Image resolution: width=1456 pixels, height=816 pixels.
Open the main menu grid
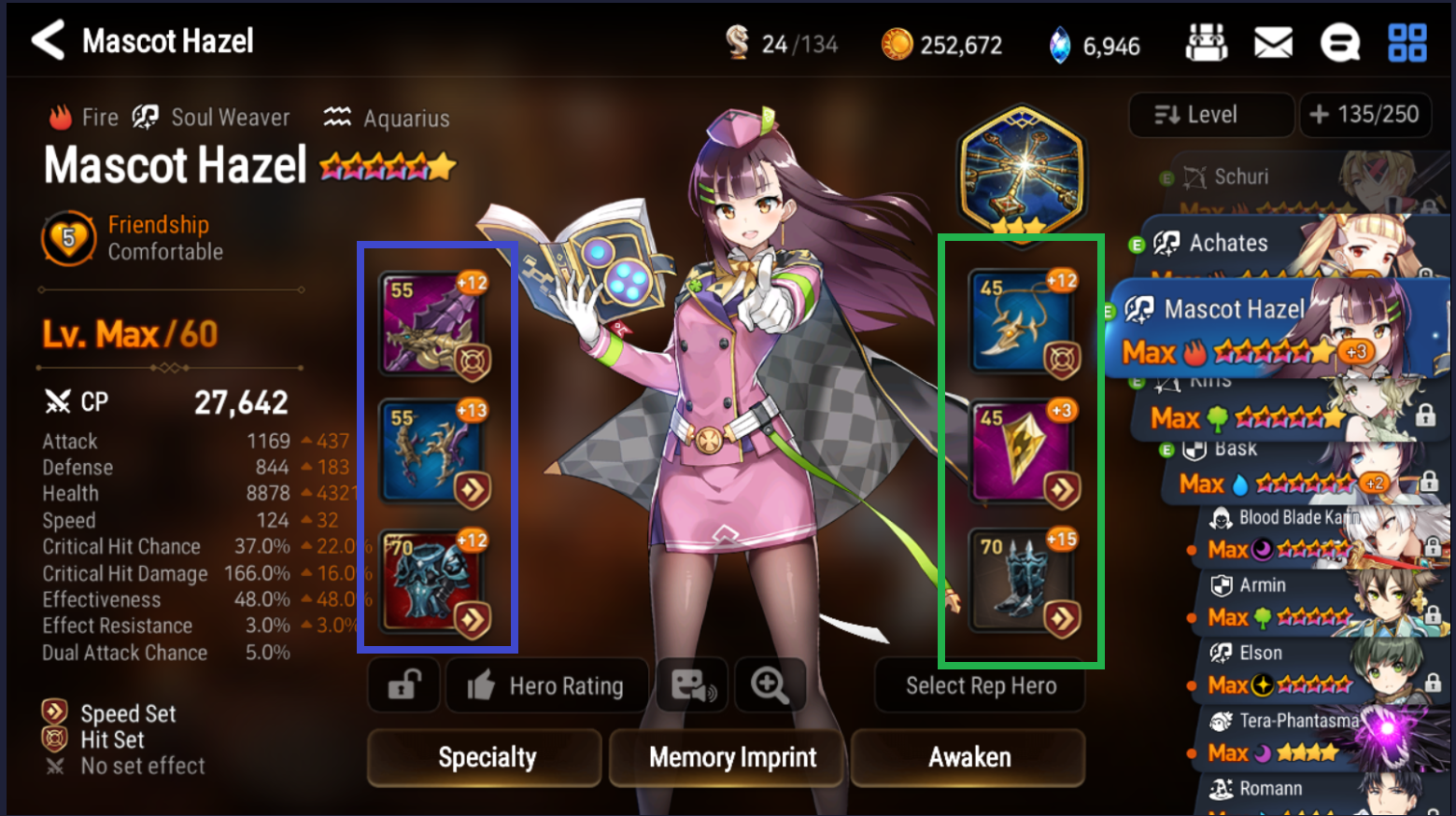point(1407,41)
